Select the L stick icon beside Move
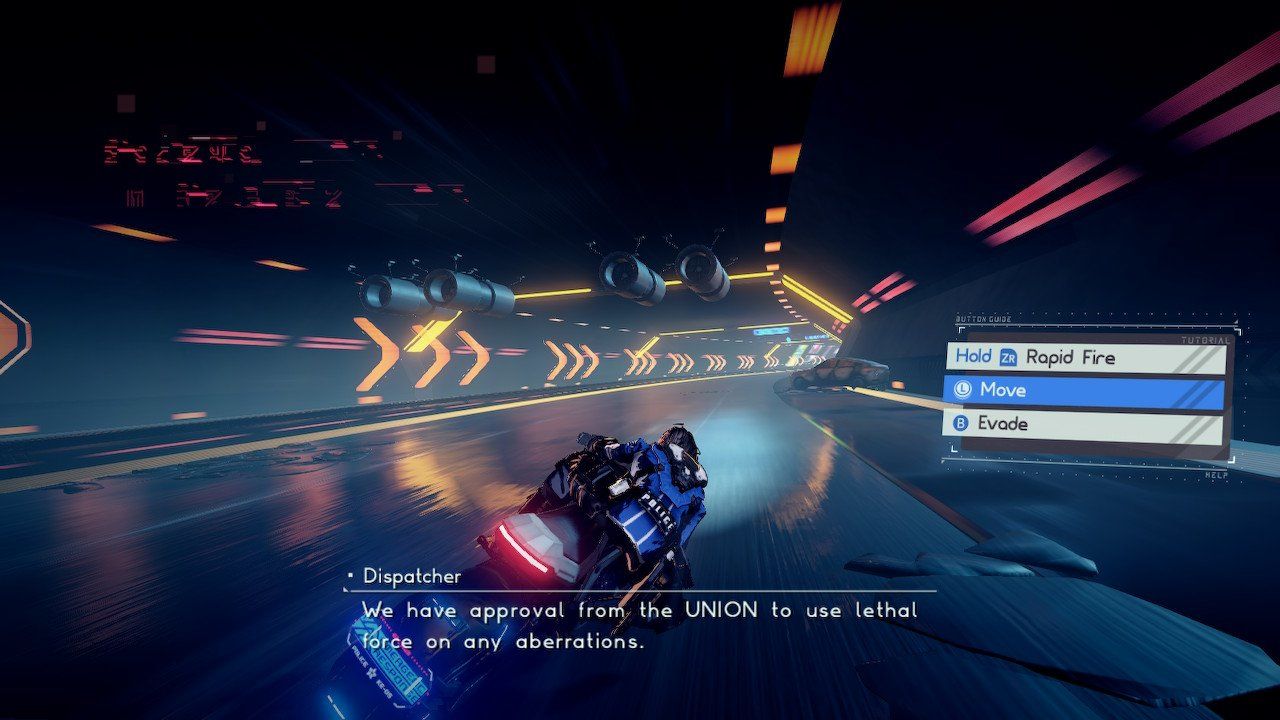This screenshot has width=1280, height=720. (x=961, y=390)
